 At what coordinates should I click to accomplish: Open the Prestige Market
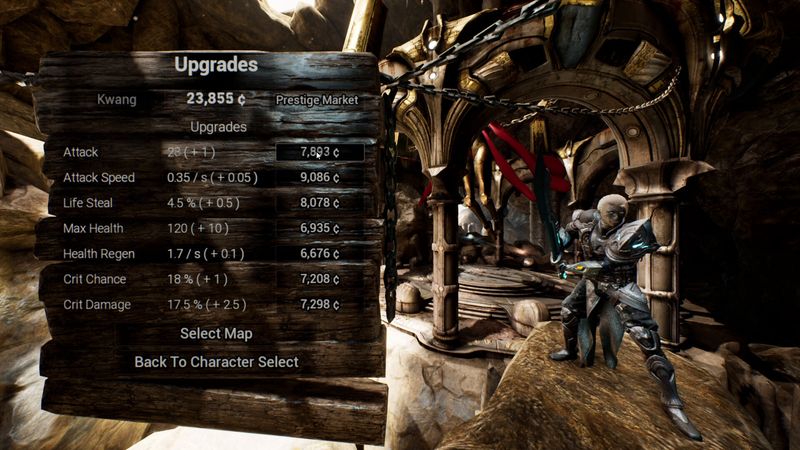tap(317, 100)
